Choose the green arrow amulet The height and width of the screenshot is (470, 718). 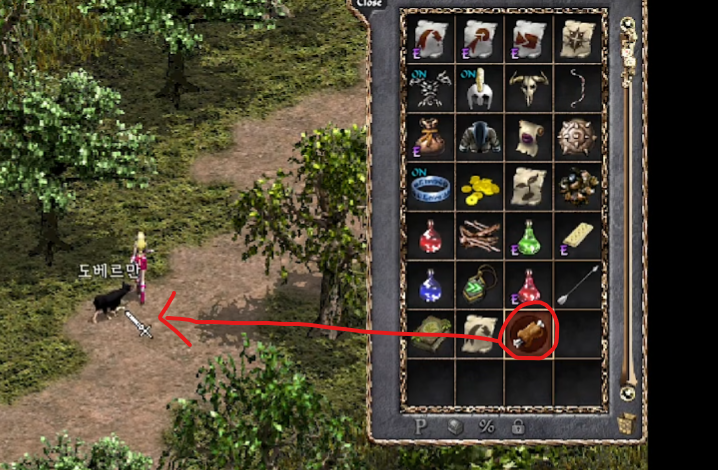tap(480, 285)
